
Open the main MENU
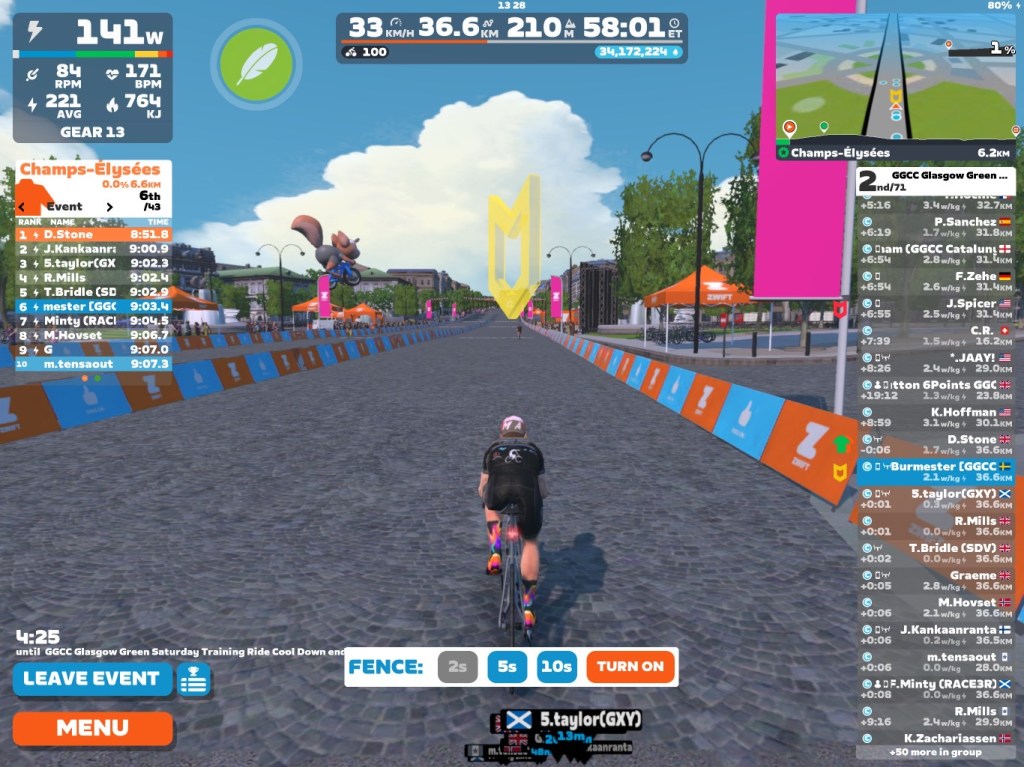92,728
